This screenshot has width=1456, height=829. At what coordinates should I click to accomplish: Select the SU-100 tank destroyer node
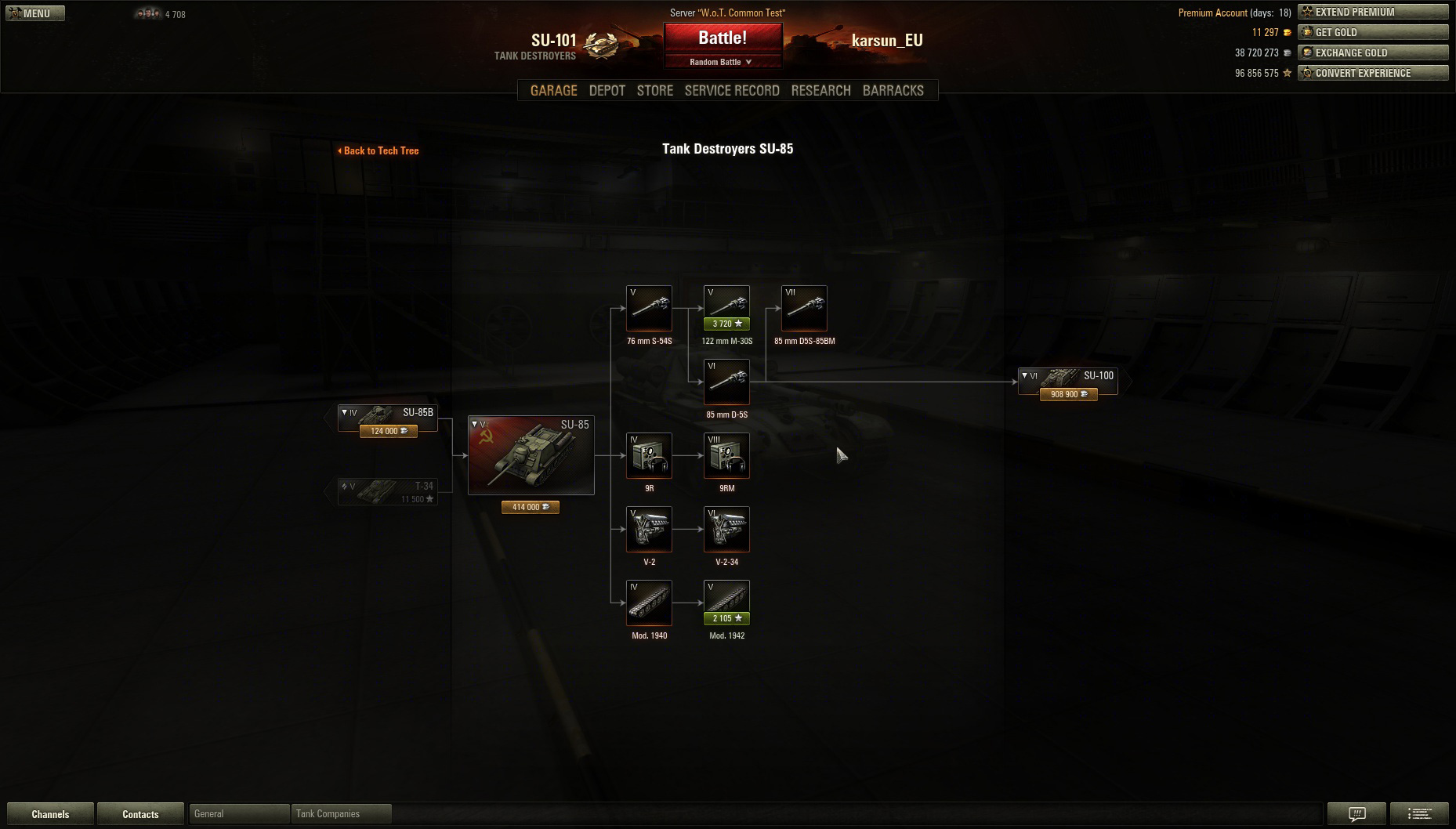click(x=1068, y=381)
